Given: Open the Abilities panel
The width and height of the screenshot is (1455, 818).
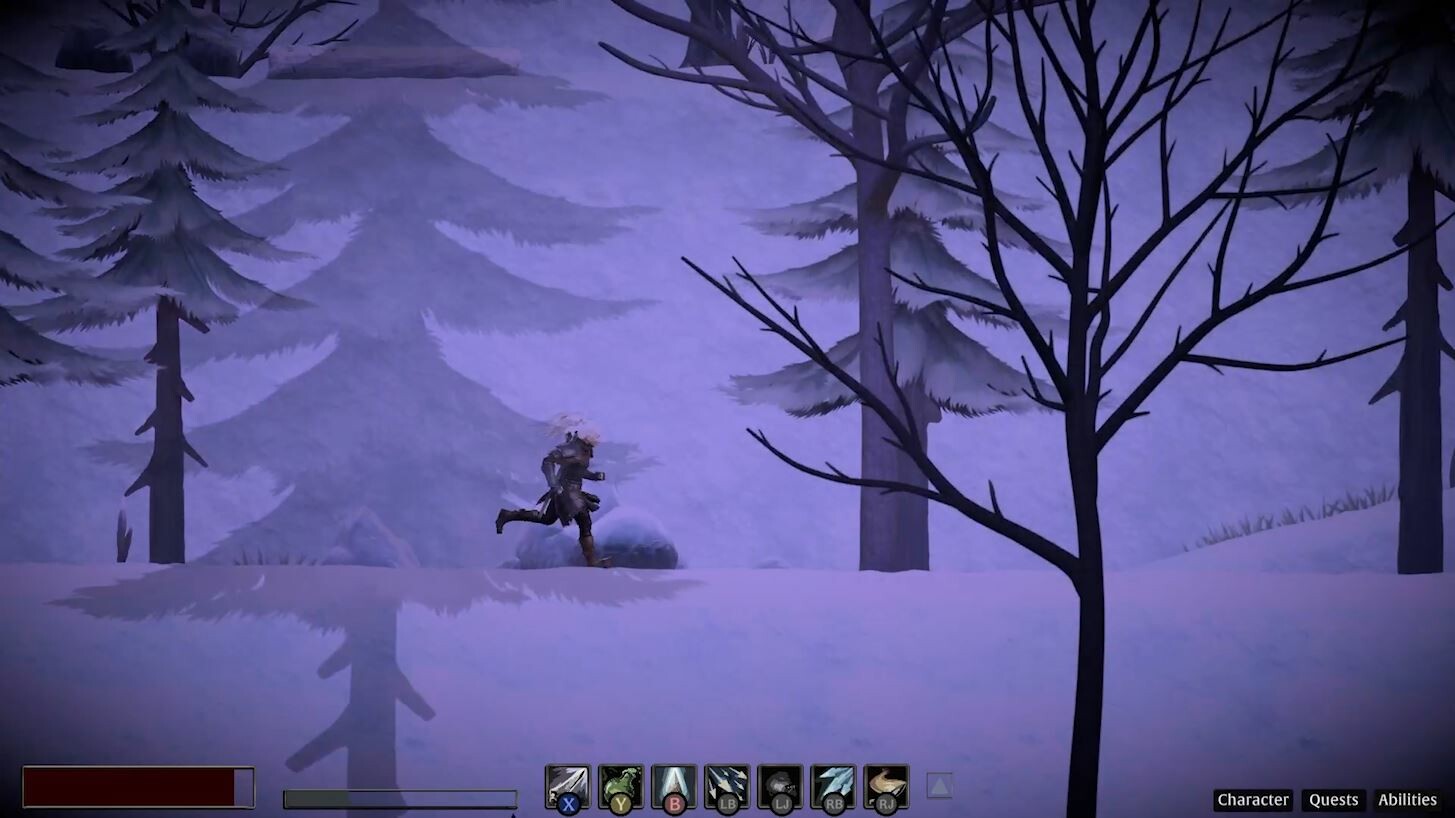Looking at the screenshot, I should [1408, 800].
